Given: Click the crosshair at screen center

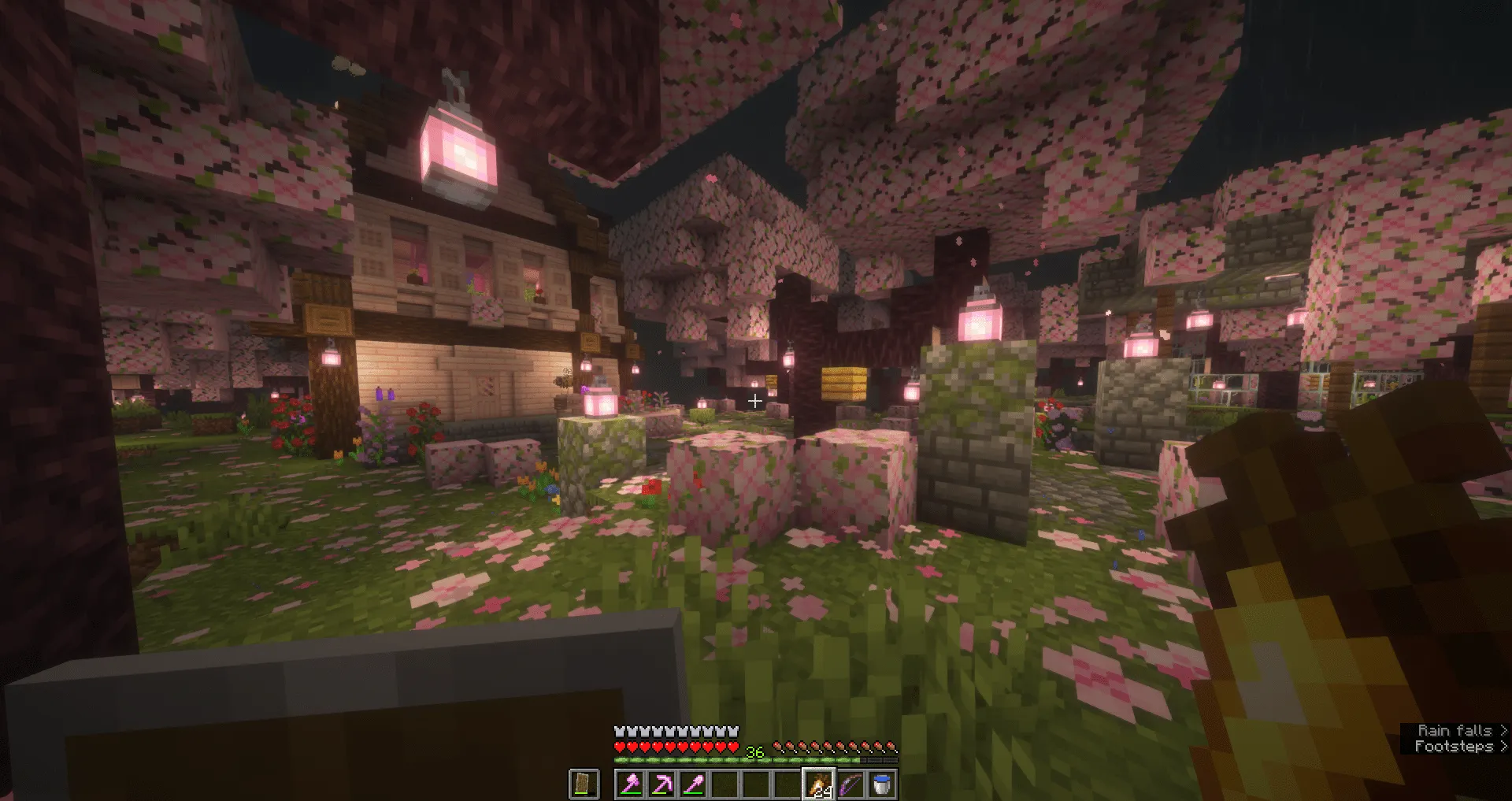Looking at the screenshot, I should coord(755,400).
